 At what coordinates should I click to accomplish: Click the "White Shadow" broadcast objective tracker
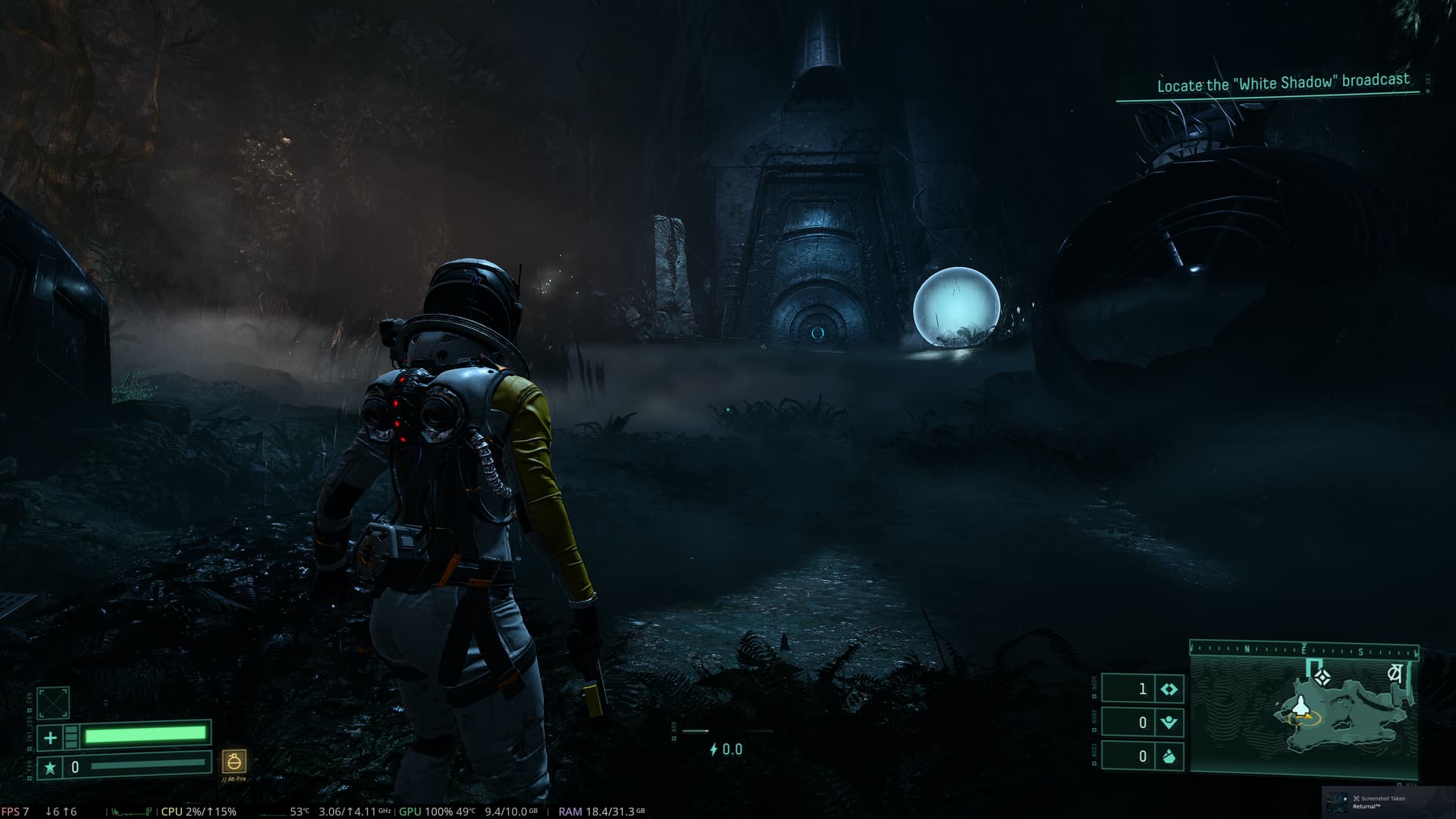pyautogui.click(x=1282, y=83)
